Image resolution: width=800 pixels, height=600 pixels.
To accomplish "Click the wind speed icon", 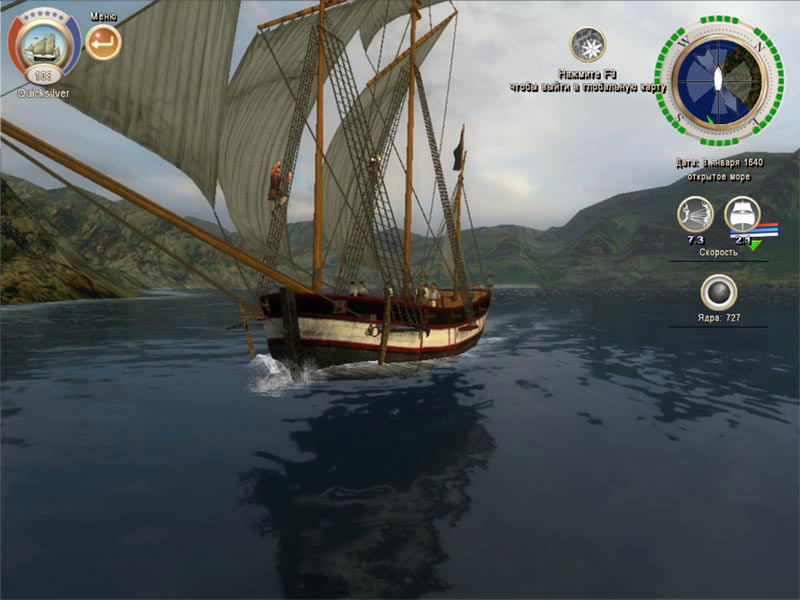I will (694, 213).
